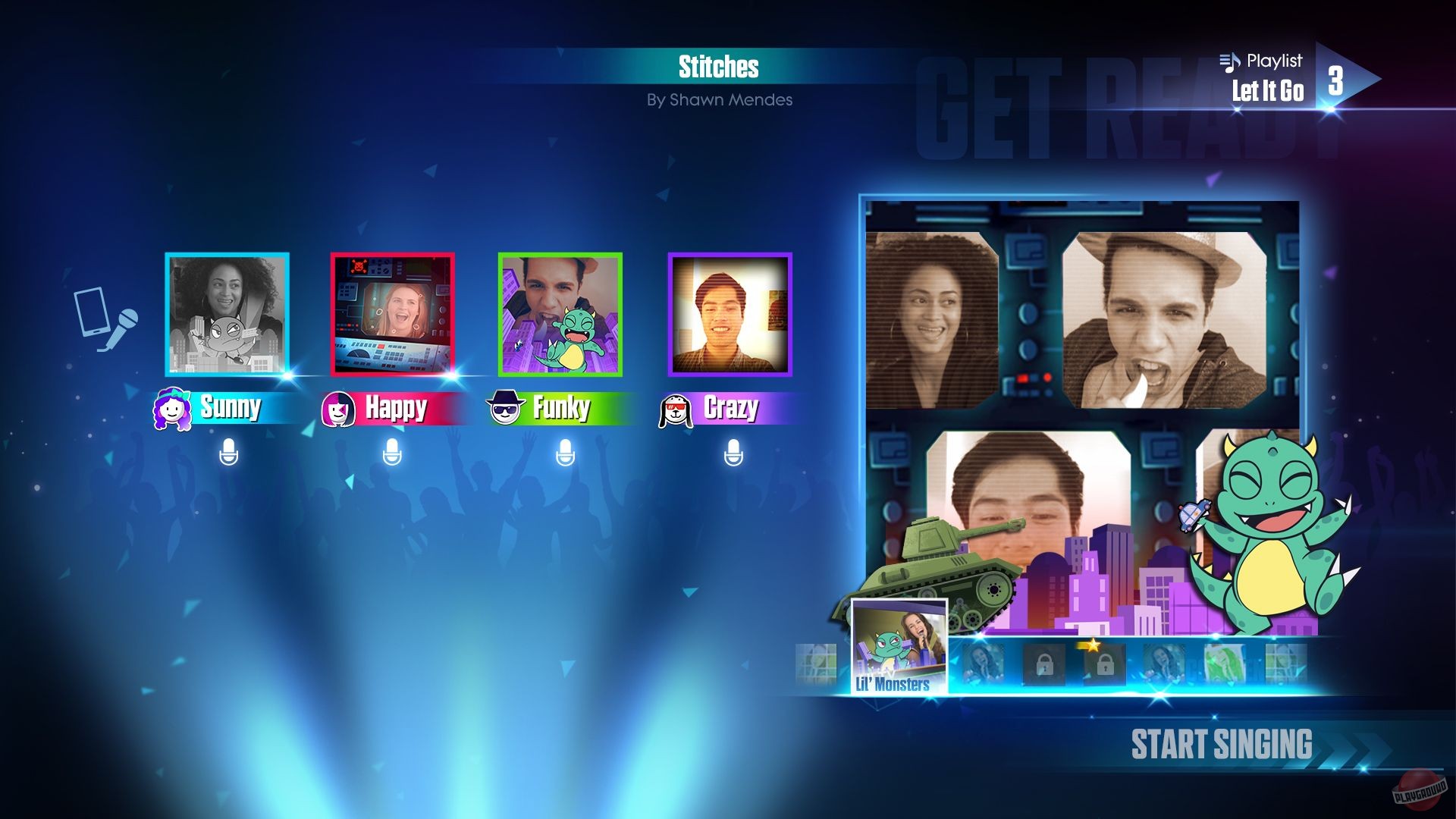
Task: Click the Playlist music note icon
Action: point(1231,62)
